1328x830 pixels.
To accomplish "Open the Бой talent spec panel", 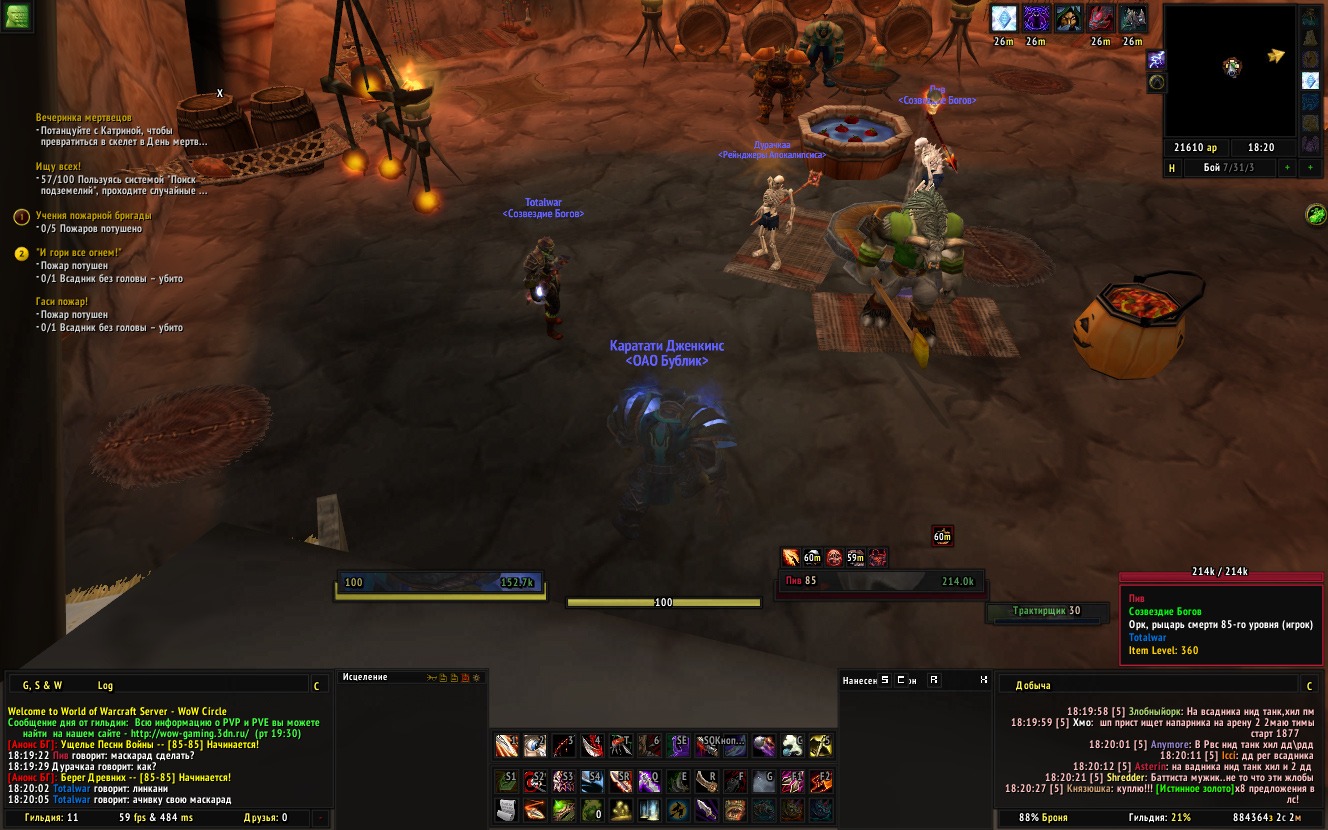I will click(x=1227, y=168).
